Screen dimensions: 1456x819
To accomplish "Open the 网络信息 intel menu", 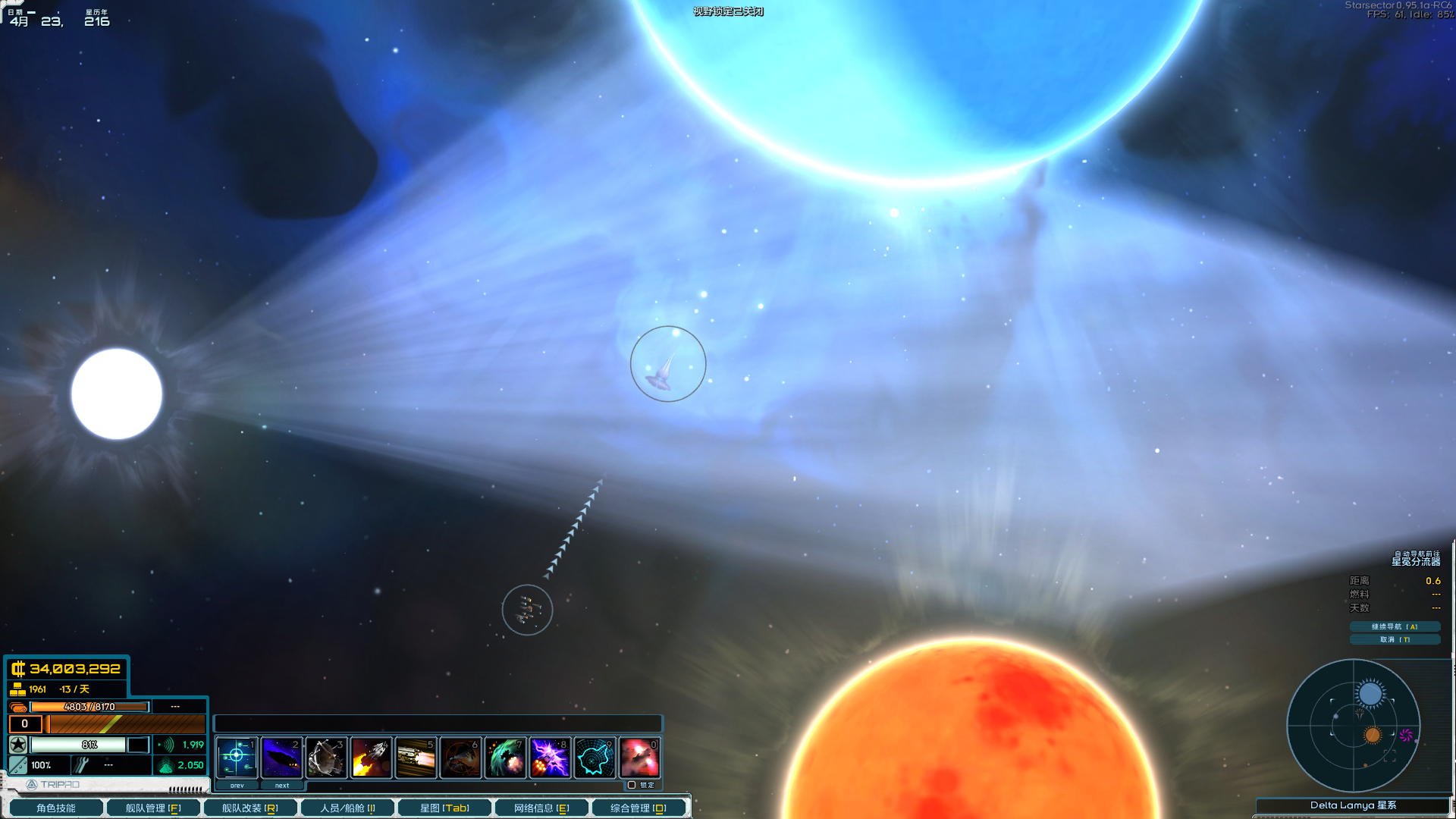I will click(541, 807).
